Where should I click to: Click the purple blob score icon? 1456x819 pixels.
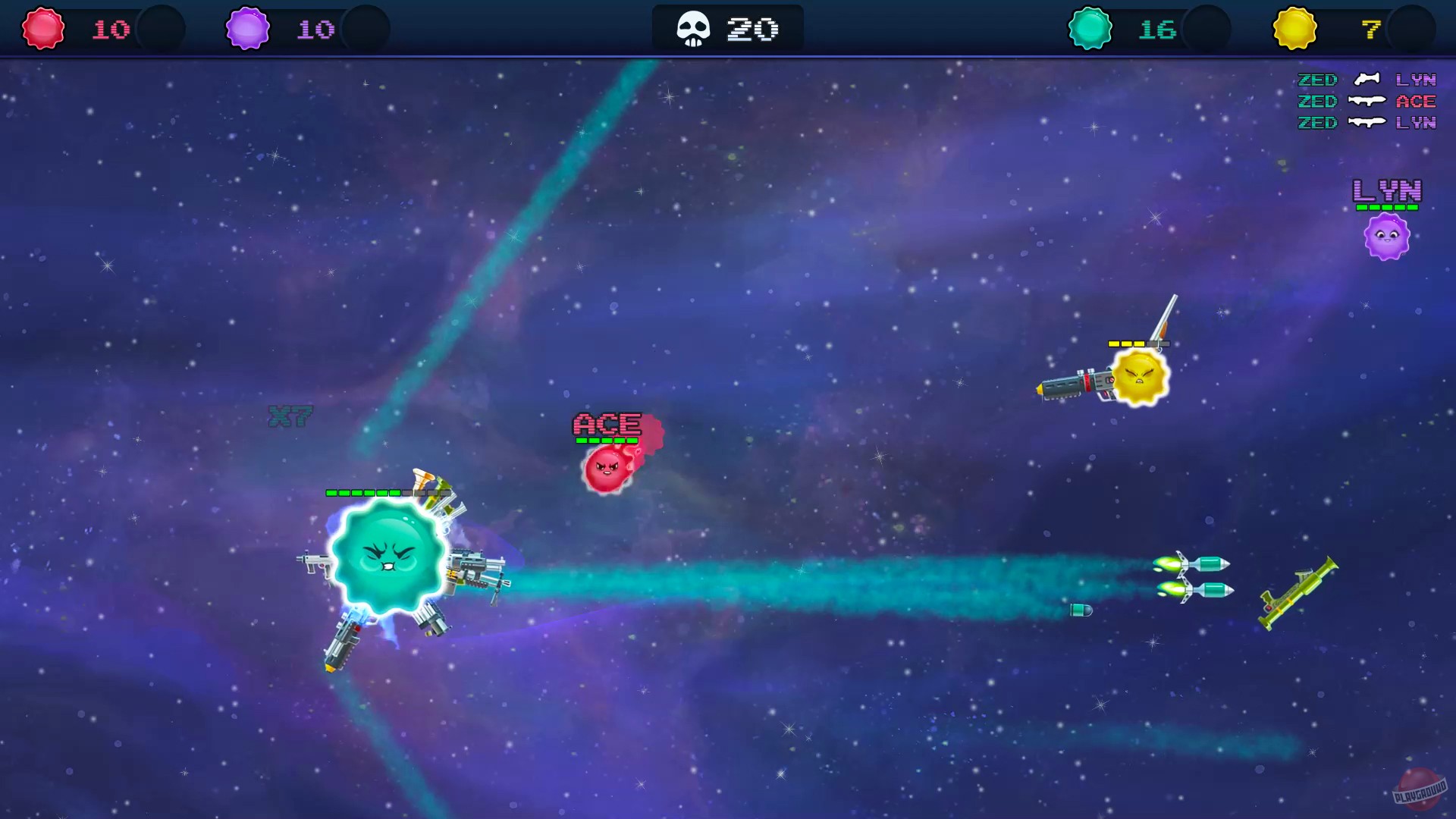246,28
